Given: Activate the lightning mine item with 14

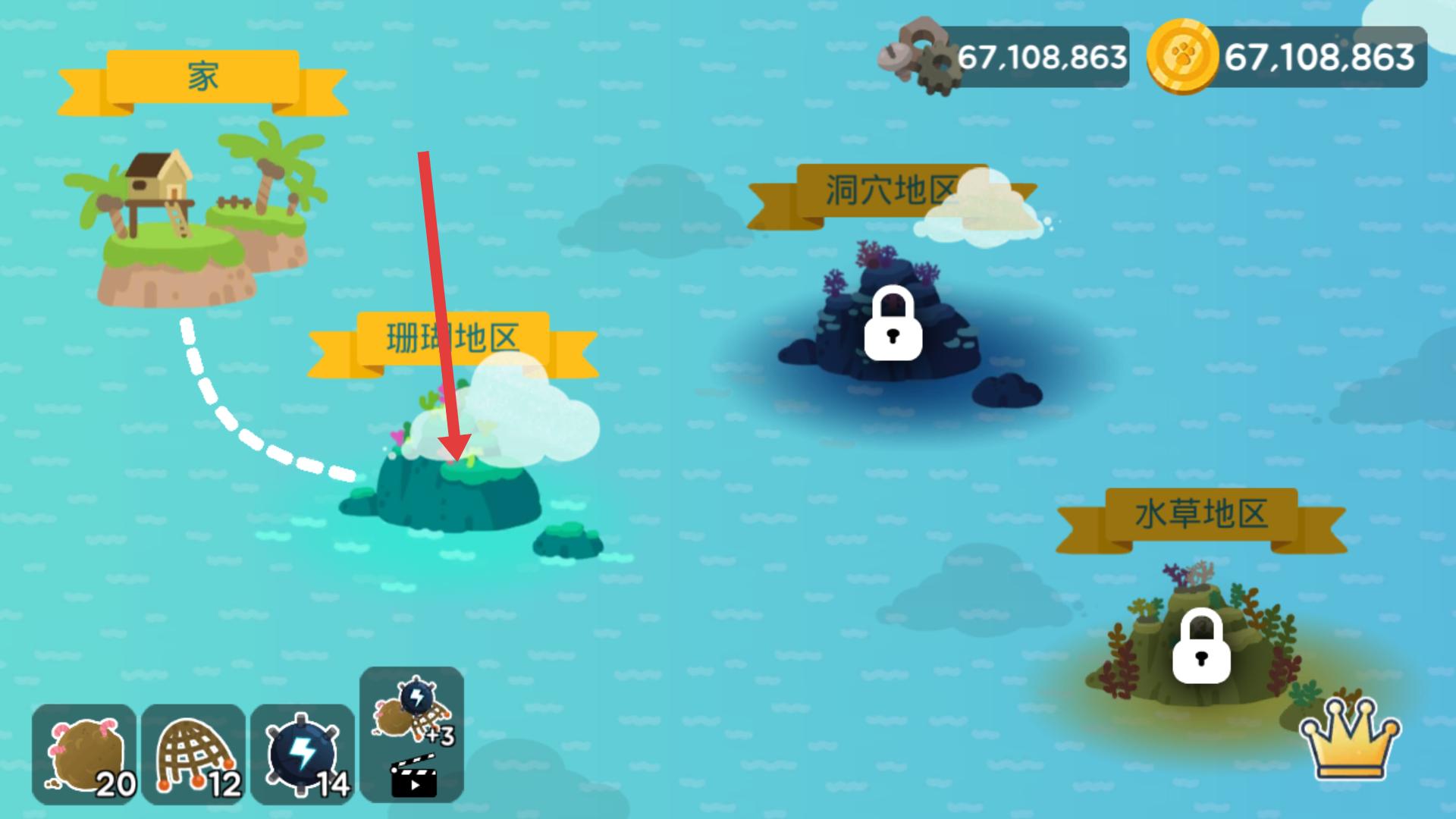Looking at the screenshot, I should tap(303, 755).
